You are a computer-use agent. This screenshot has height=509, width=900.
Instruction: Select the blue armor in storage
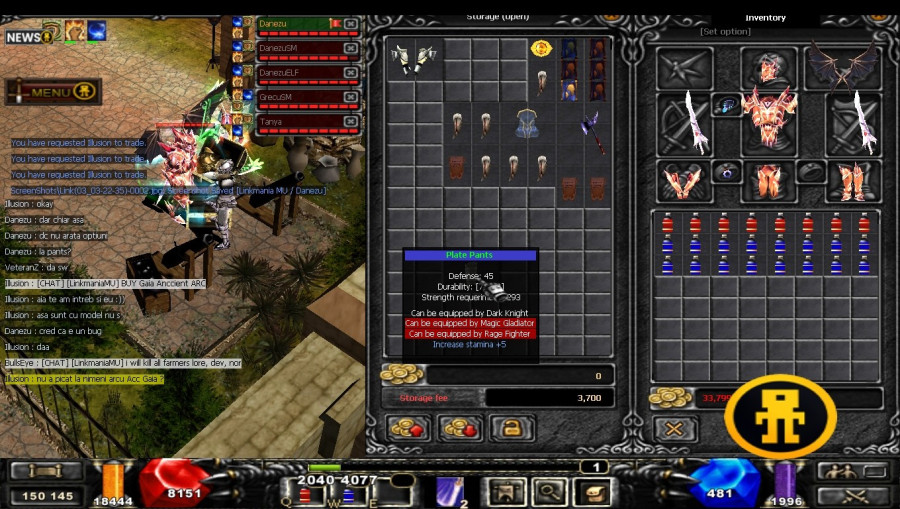pos(529,125)
